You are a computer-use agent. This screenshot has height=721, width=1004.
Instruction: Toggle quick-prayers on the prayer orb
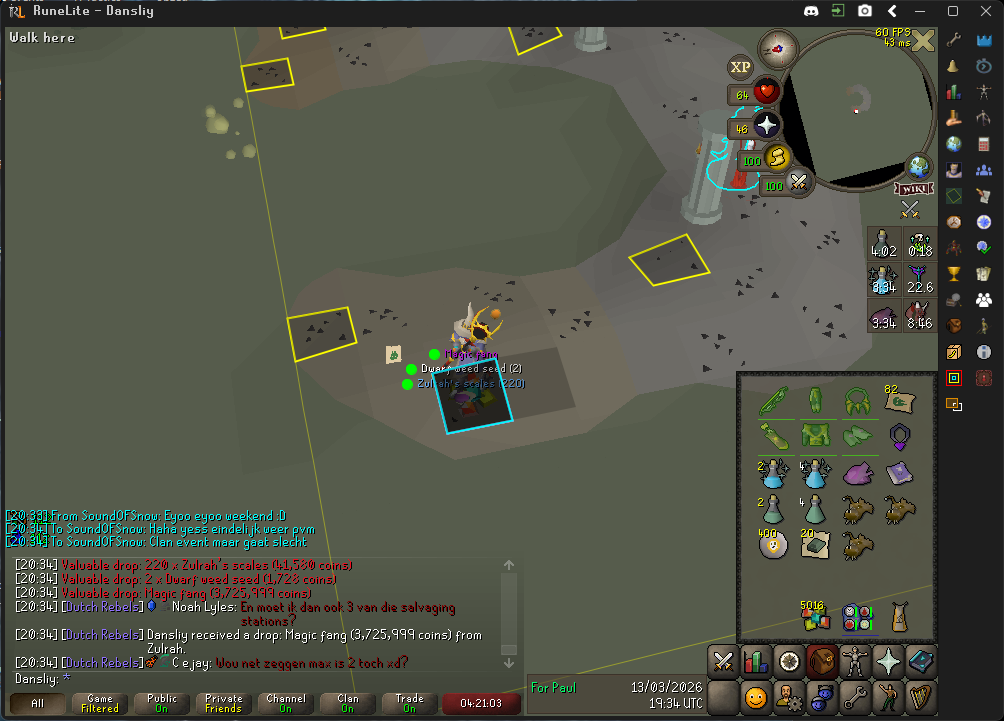coord(766,126)
